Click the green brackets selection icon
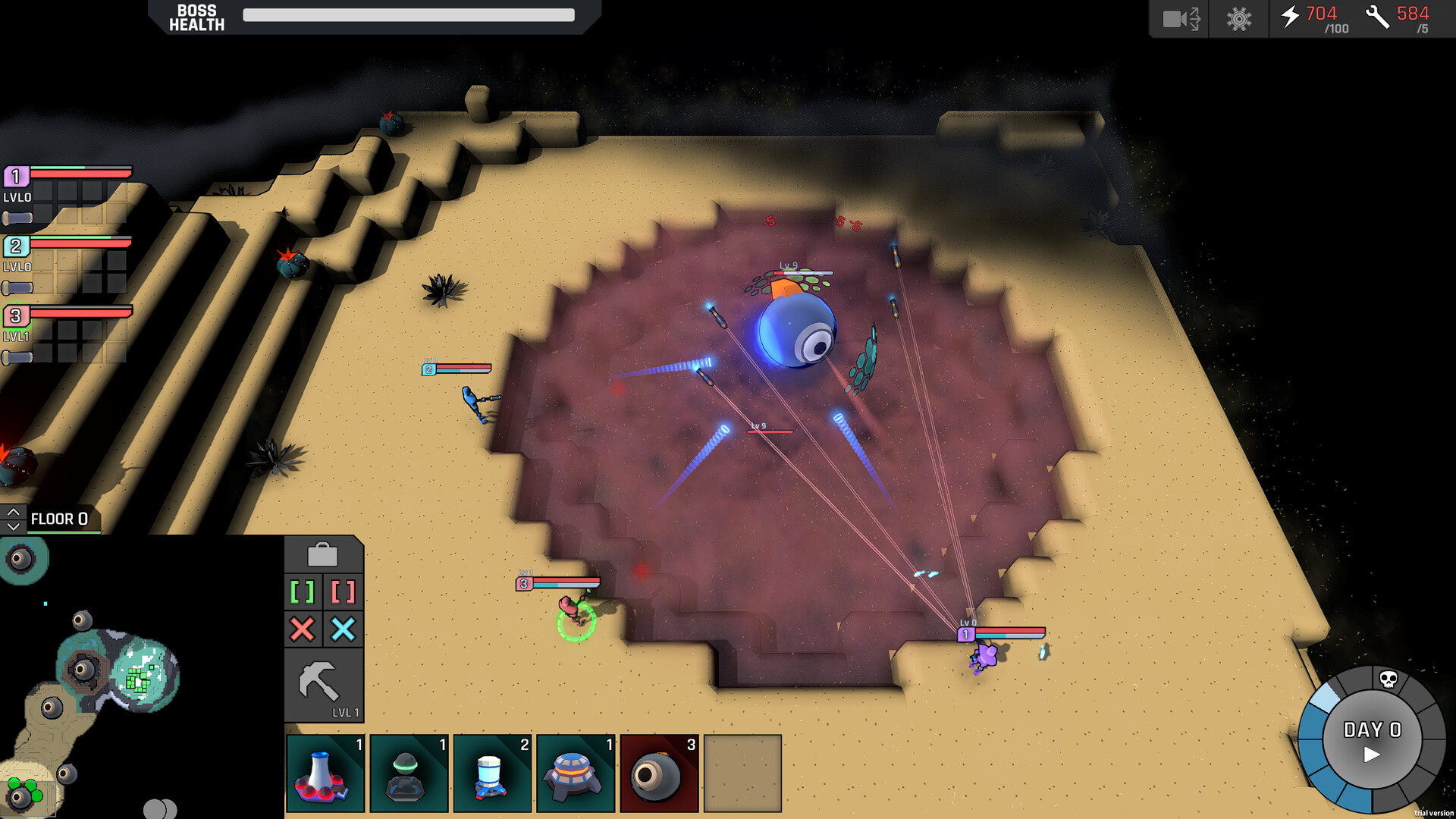The width and height of the screenshot is (1456, 819). tap(303, 592)
